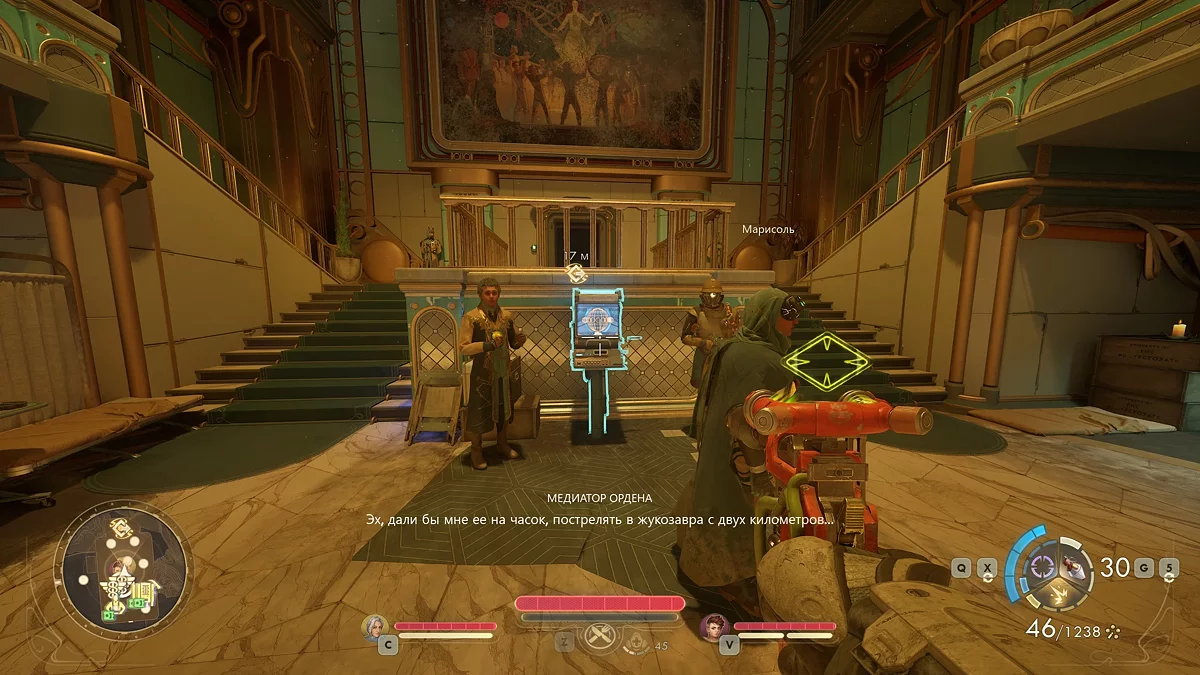Select the red-haired companion portrait
Viewport: 1200px width, 675px height.
714,626
